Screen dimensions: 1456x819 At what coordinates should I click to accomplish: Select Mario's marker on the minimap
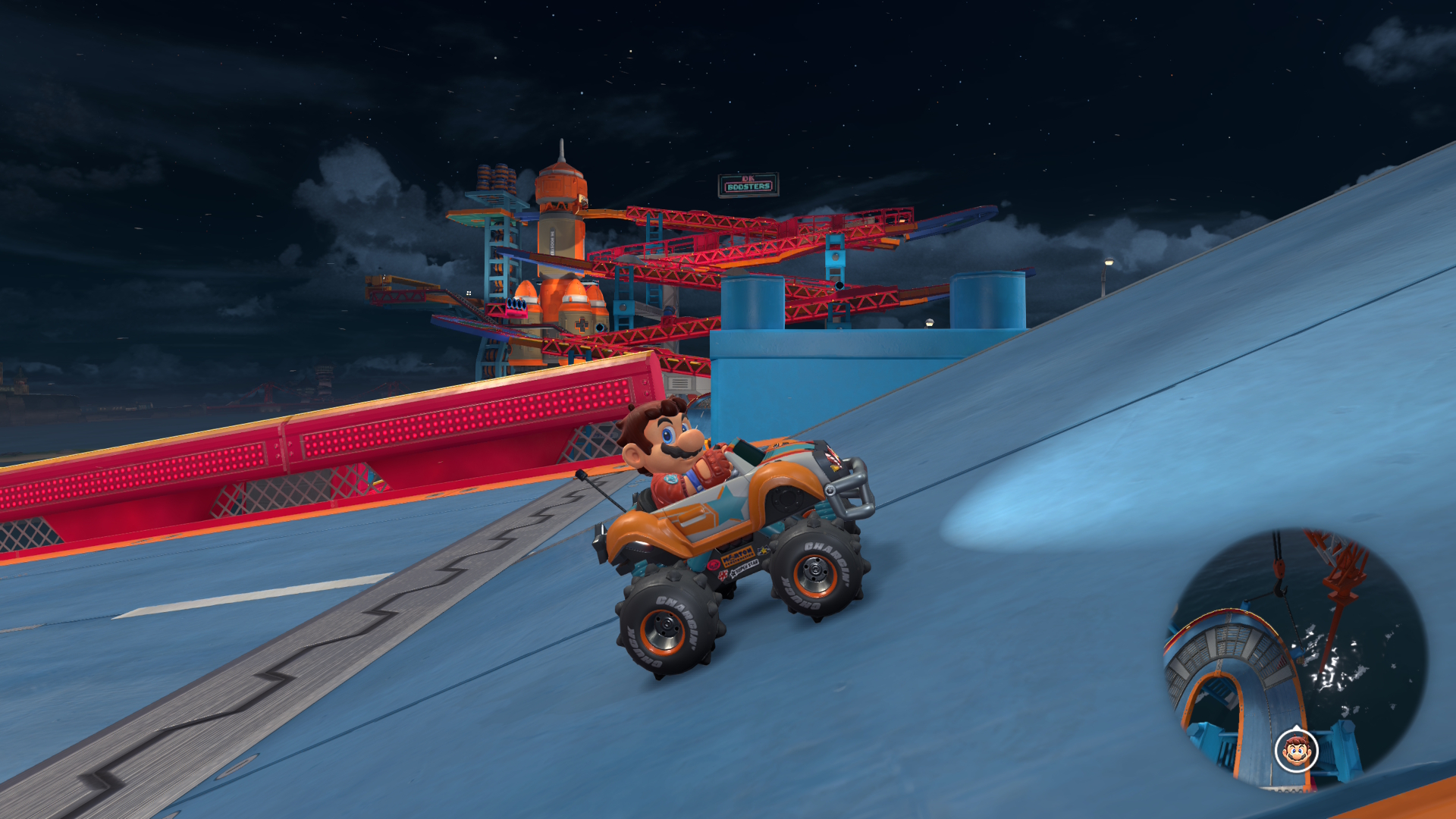pos(1297,751)
